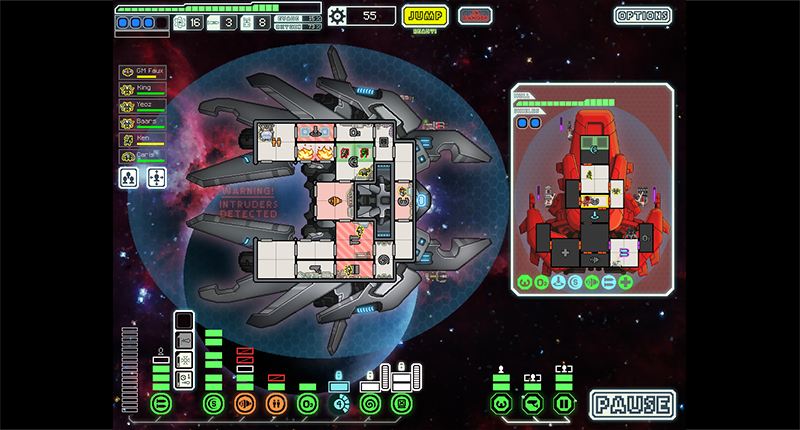Select the oxygen system power icon
The height and width of the screenshot is (430, 800).
(307, 404)
